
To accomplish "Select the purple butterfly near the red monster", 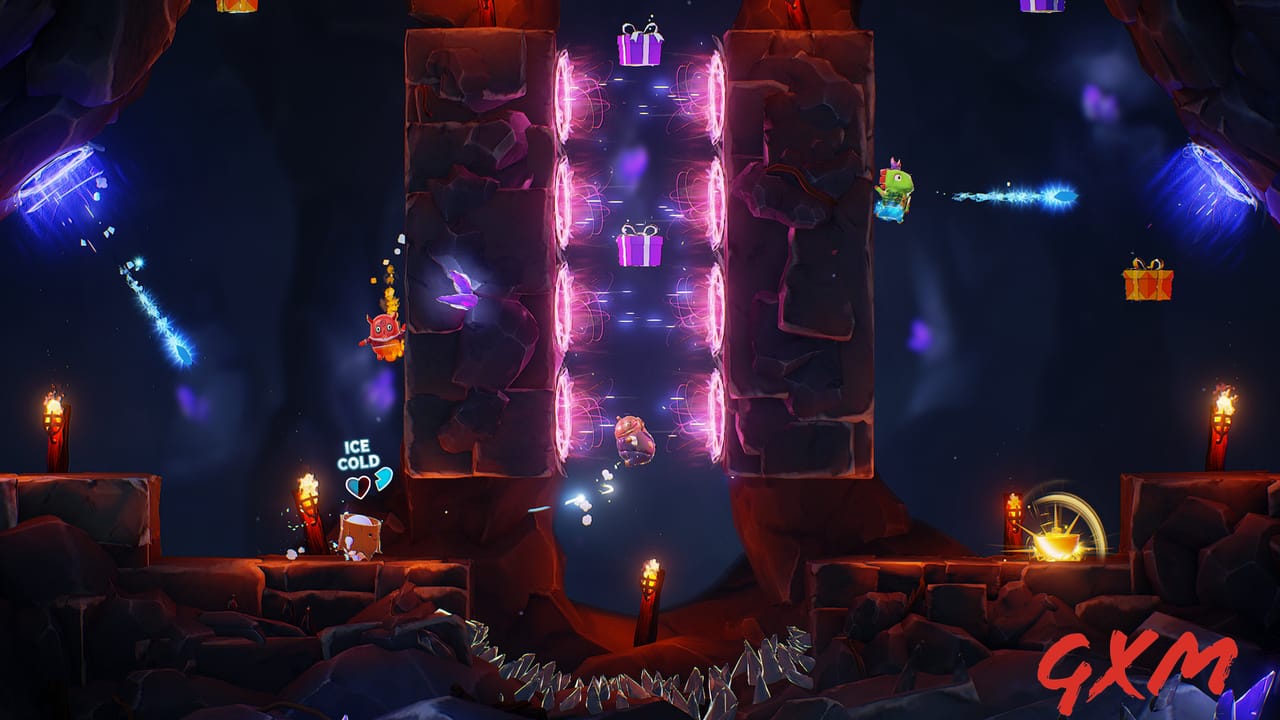I will tap(459, 292).
